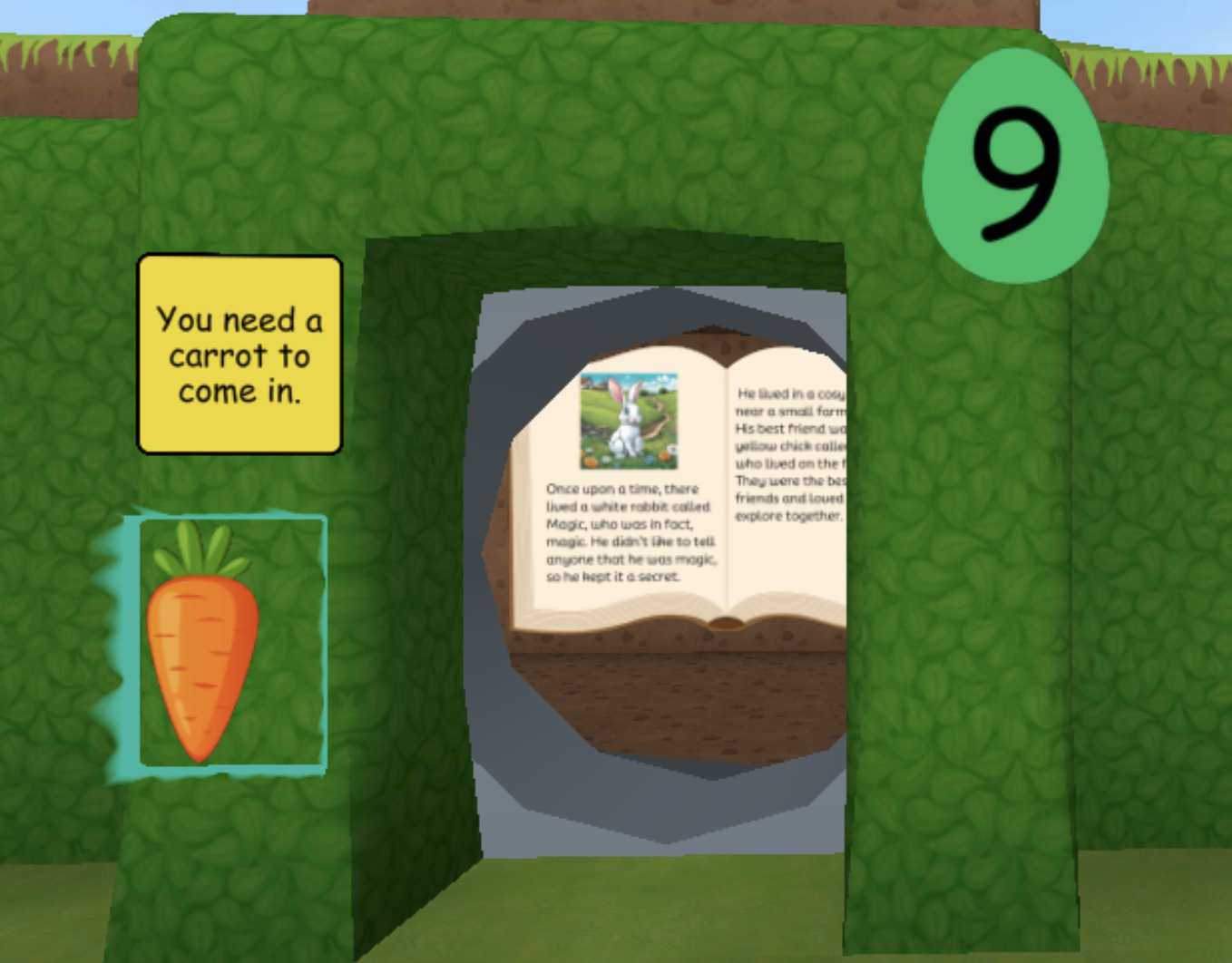Click the 'You need a carrot' sign
This screenshot has width=1232, height=963.
tap(240, 355)
